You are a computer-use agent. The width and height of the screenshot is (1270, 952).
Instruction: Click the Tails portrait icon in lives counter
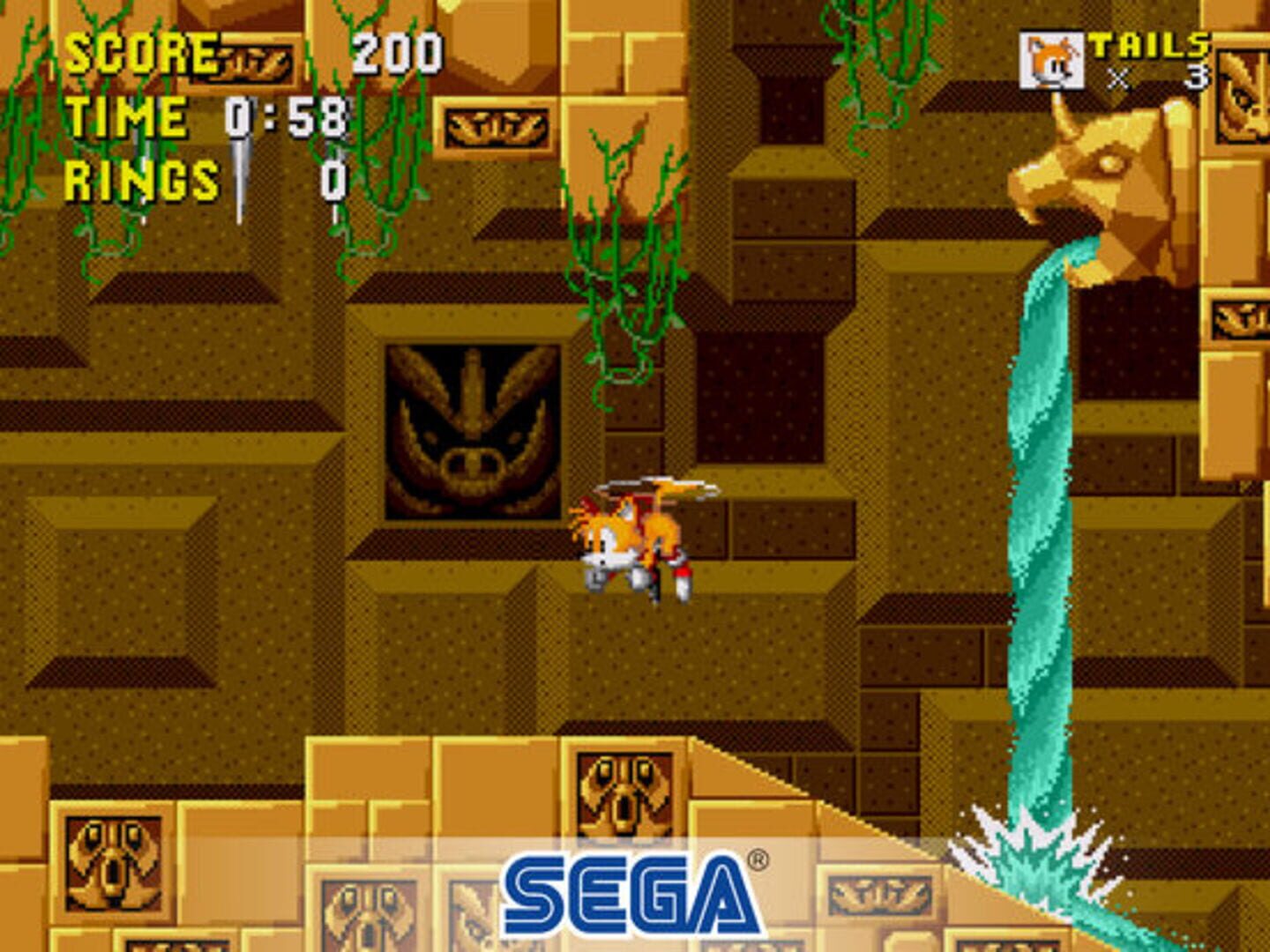click(1052, 57)
